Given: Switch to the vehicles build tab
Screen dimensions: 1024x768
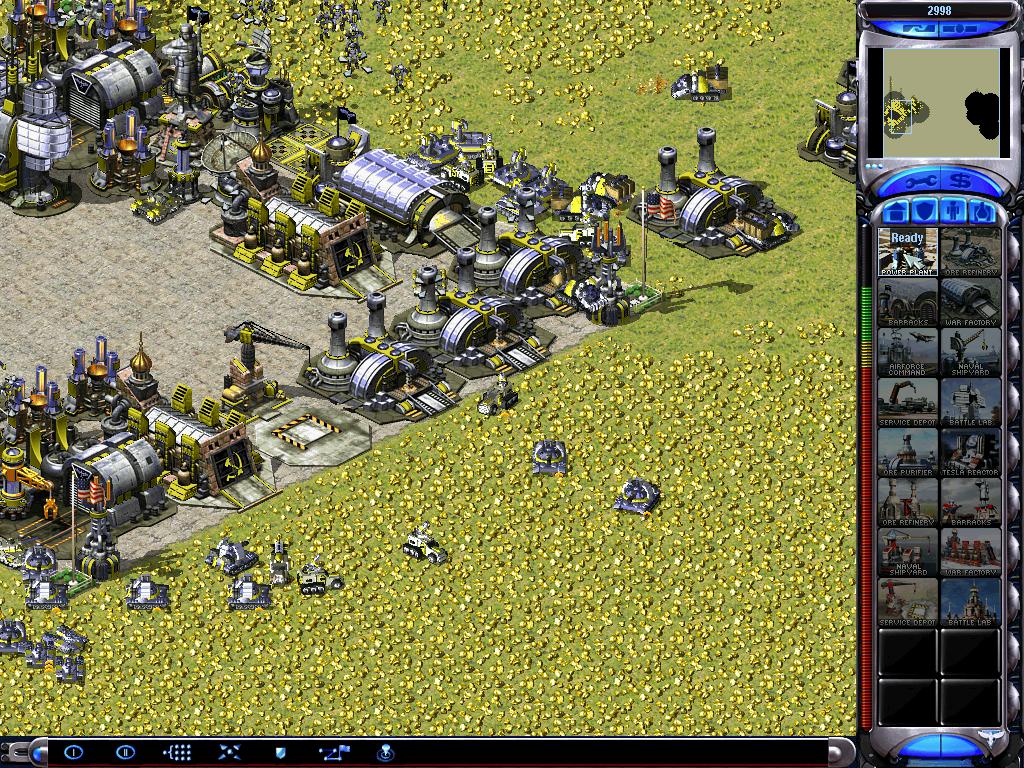Looking at the screenshot, I should tap(981, 212).
